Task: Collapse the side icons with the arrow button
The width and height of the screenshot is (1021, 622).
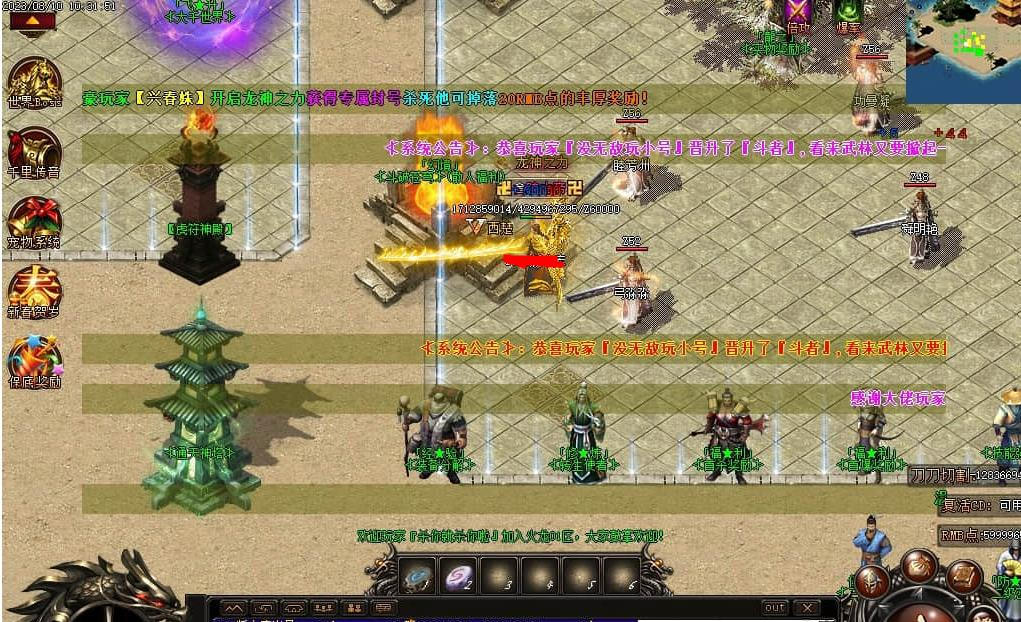Action: pyautogui.click(x=32, y=19)
